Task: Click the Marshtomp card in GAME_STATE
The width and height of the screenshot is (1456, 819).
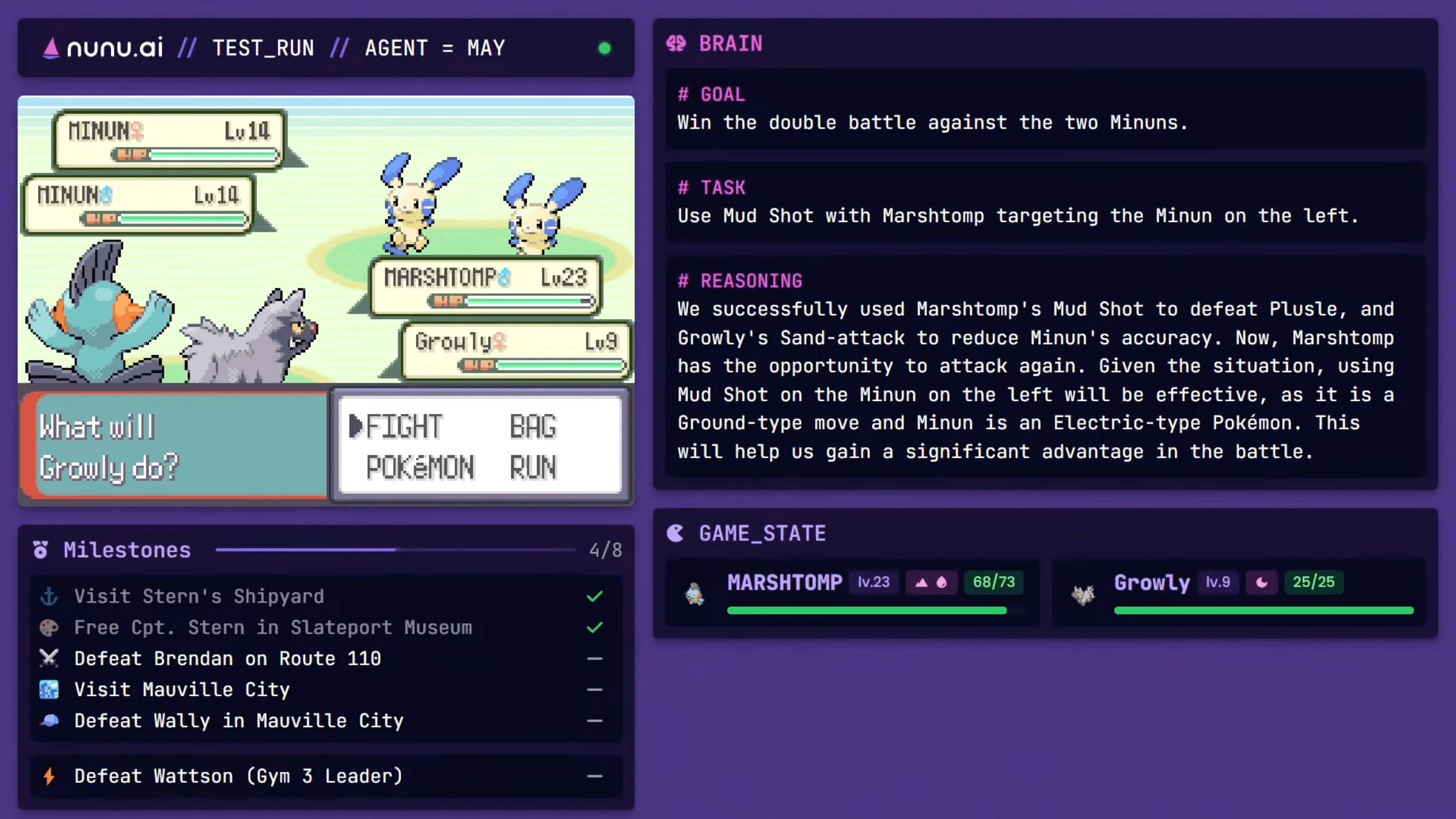Action: (852, 593)
